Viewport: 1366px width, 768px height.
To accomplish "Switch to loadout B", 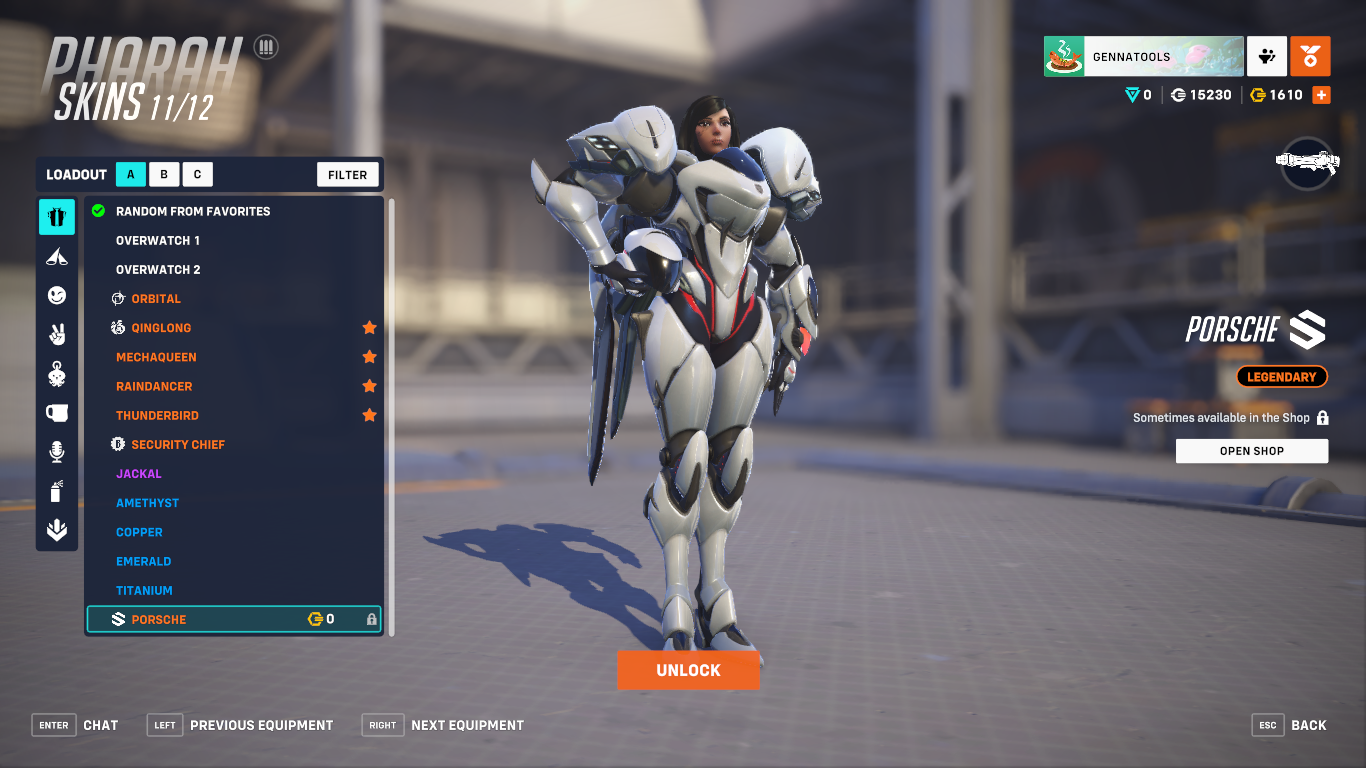I will coord(164,175).
